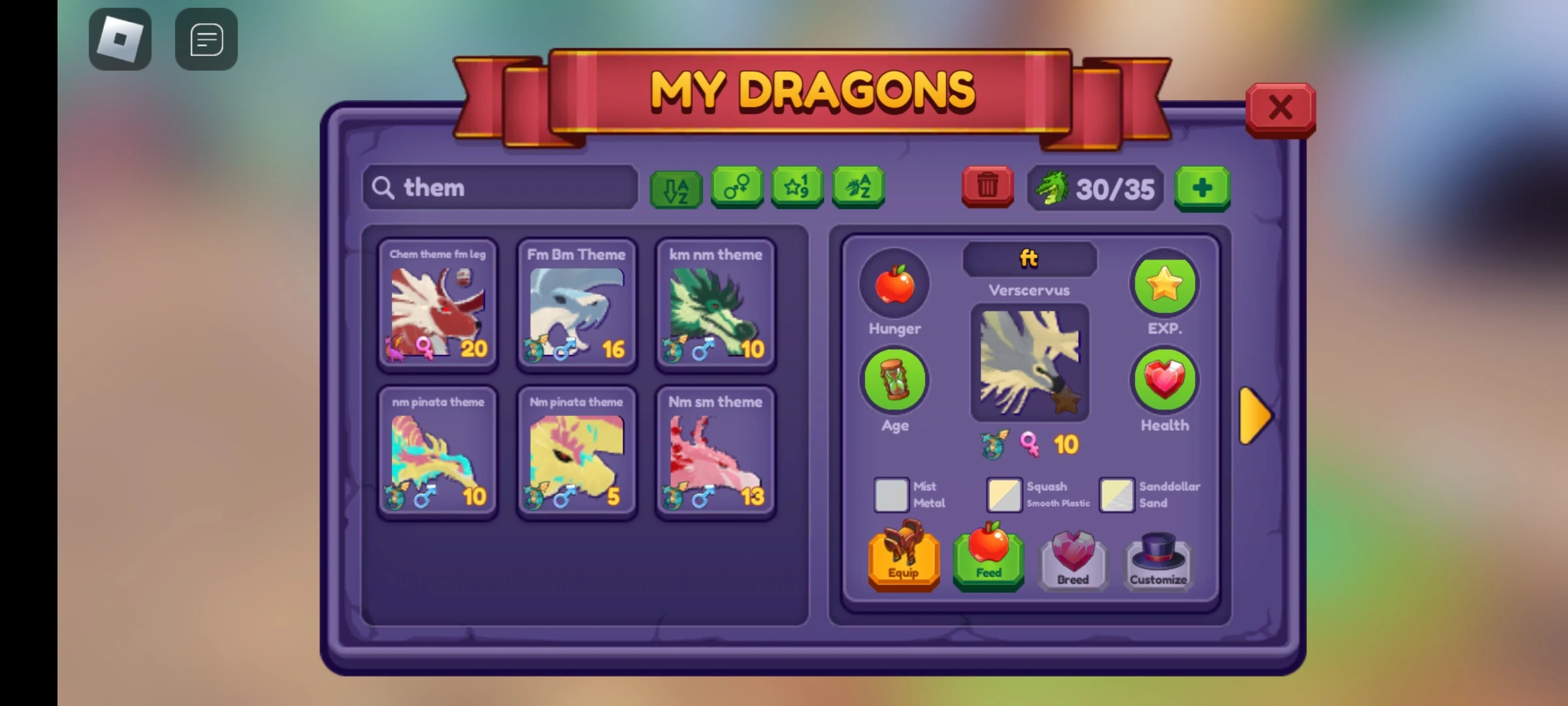Viewport: 1568px width, 706px height.
Task: Check Verscervus's Hunger apple icon
Action: 894,284
